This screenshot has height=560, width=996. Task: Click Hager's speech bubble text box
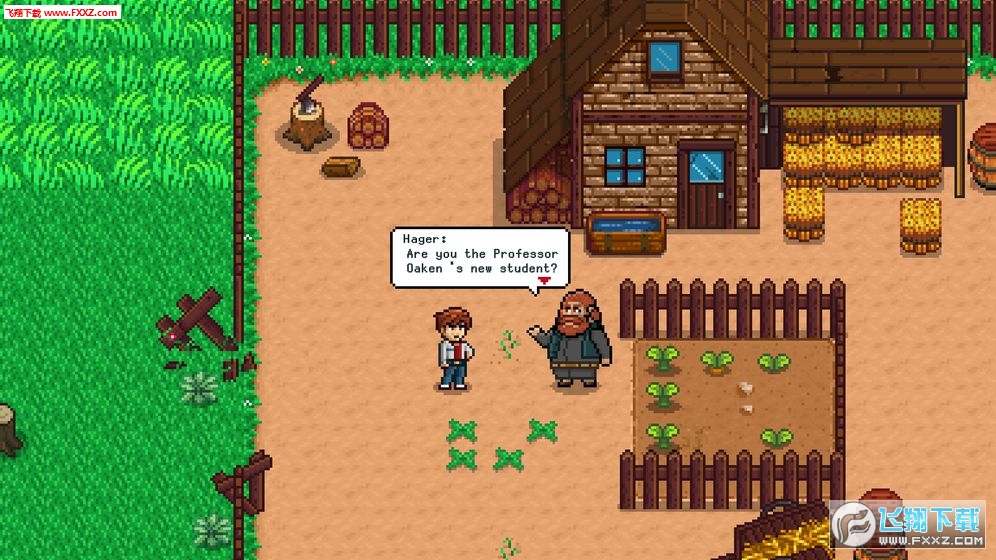(x=479, y=257)
